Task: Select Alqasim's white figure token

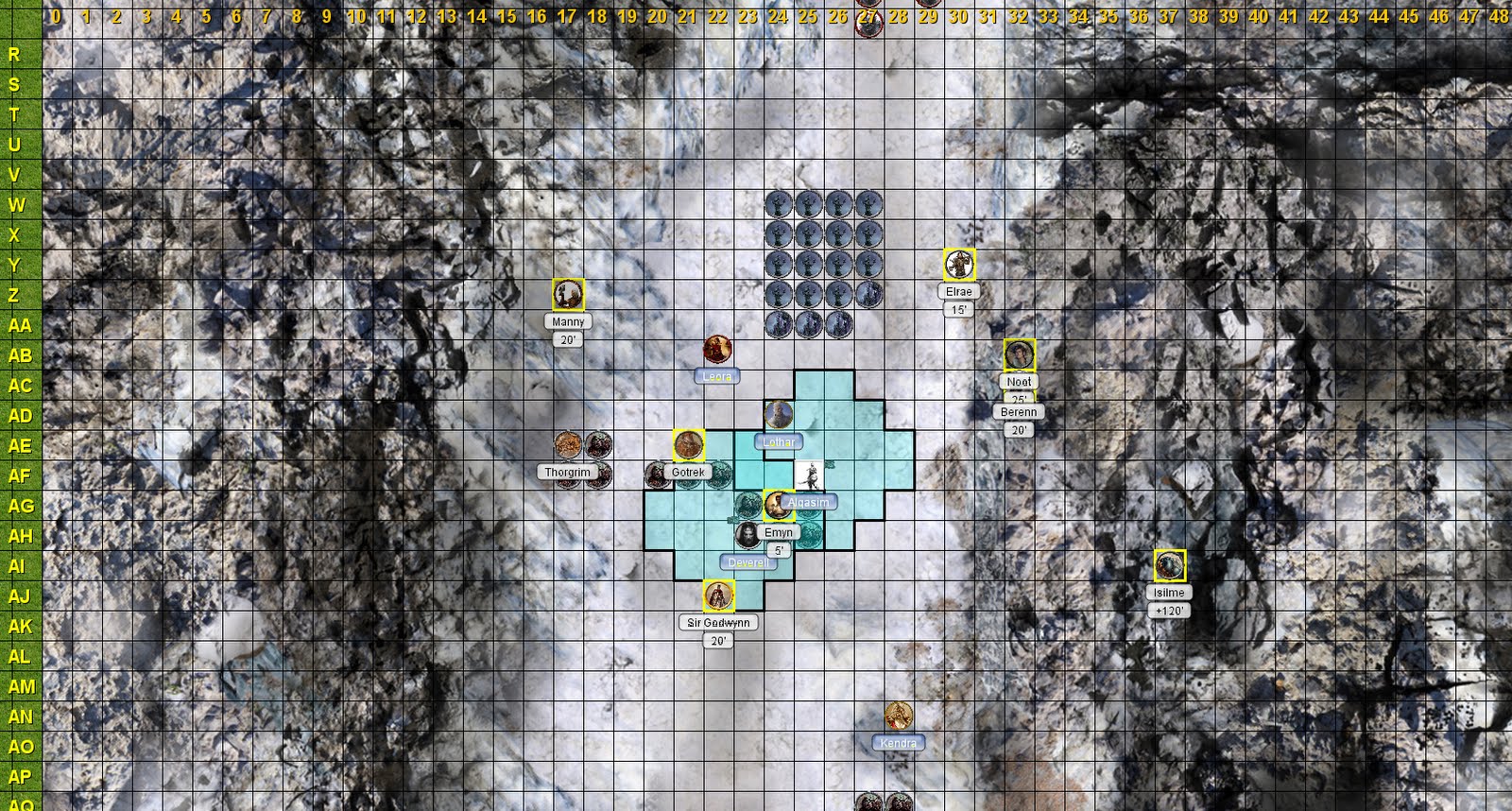Action: coord(809,475)
